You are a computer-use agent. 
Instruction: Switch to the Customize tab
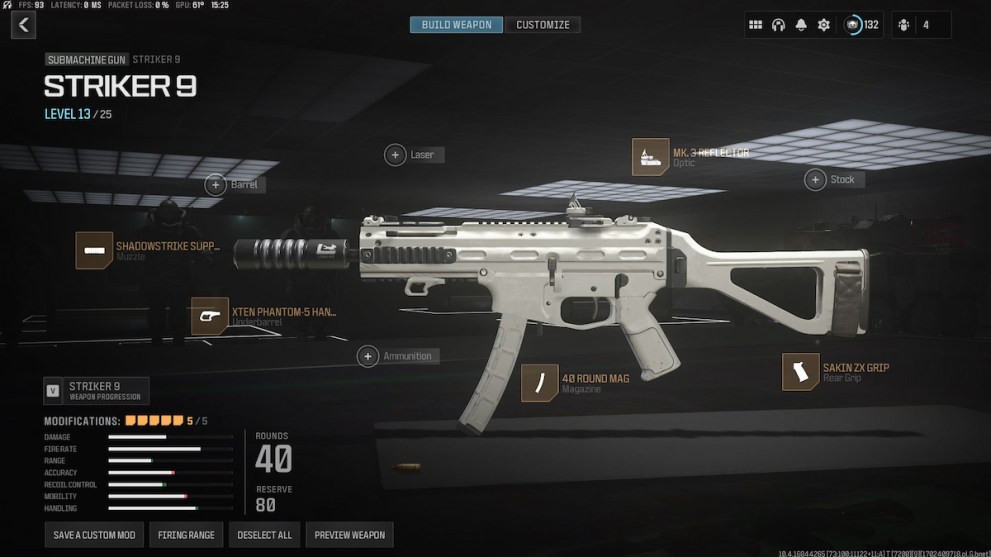pyautogui.click(x=543, y=25)
